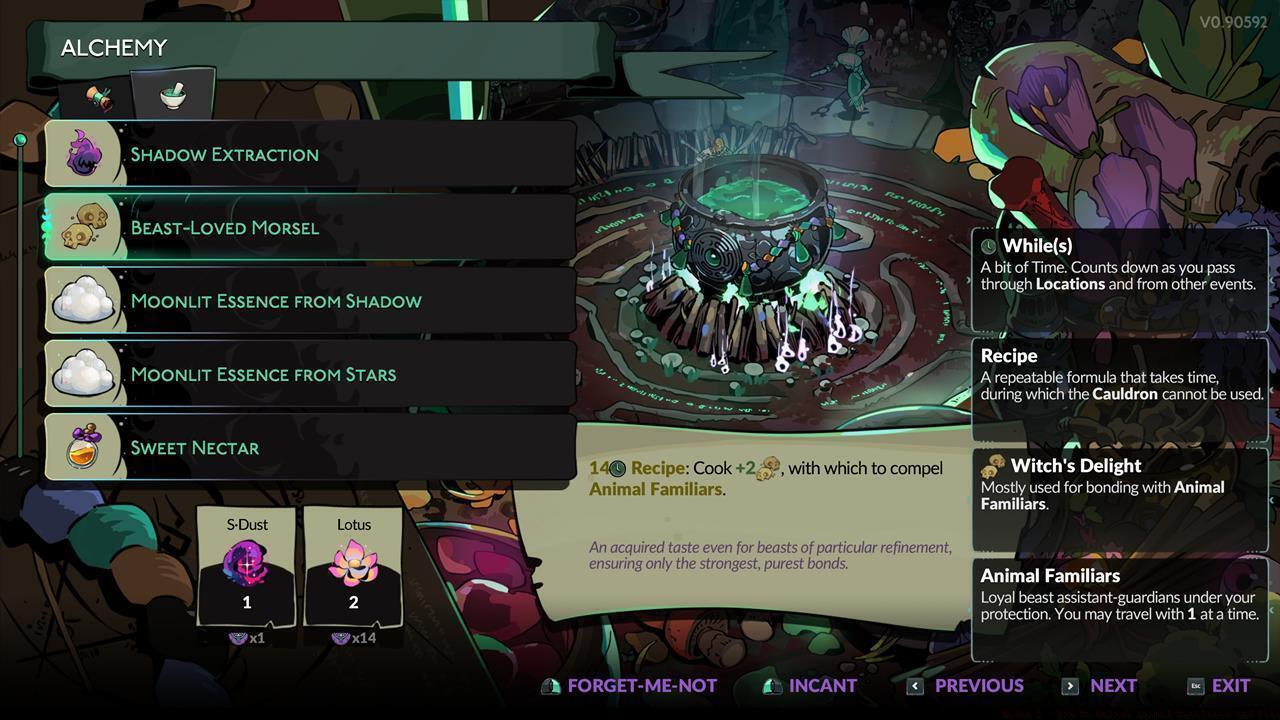Click the scrollbar knob on the far left

[20, 137]
